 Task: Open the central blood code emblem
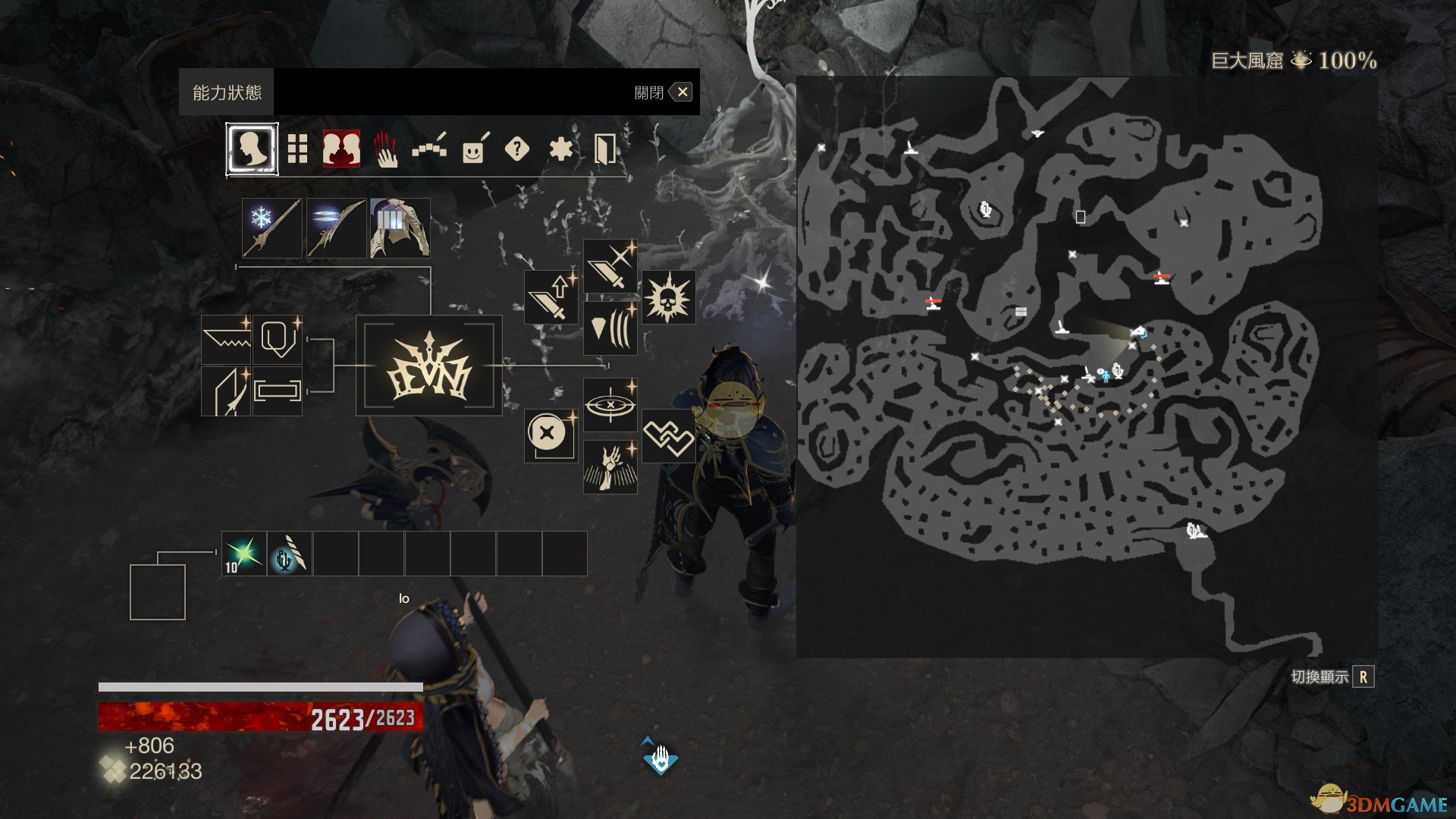(429, 366)
